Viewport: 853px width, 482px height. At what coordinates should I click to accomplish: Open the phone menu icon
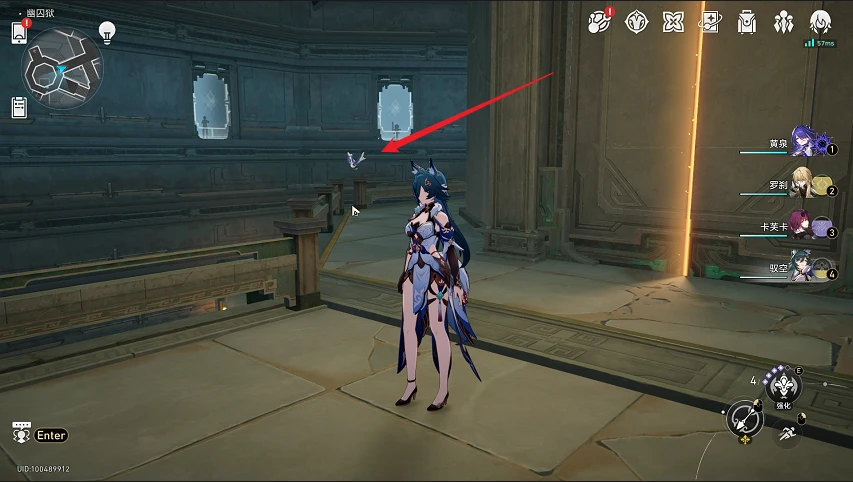18,32
